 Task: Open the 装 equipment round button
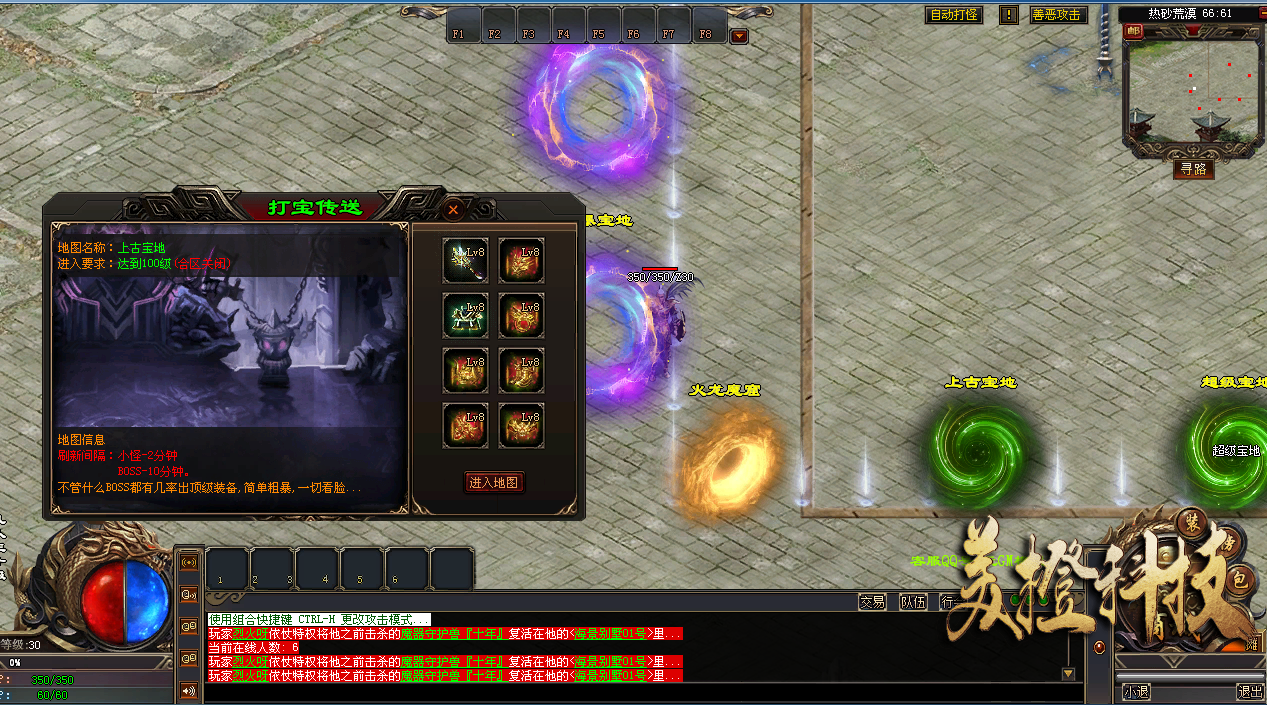pyautogui.click(x=1192, y=526)
